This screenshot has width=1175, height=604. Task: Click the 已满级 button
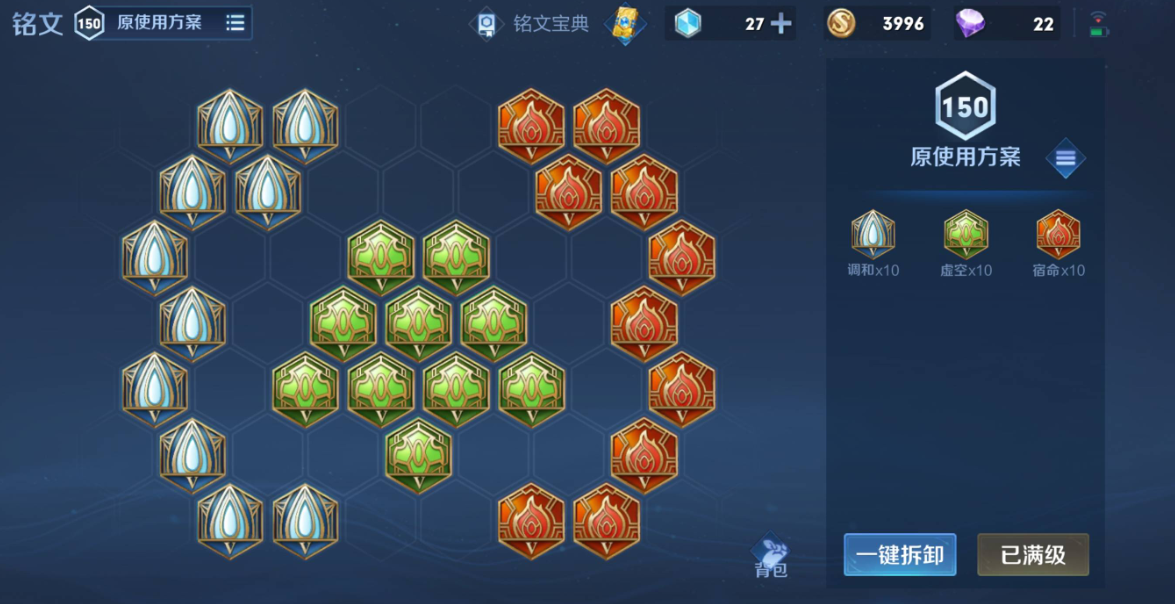tap(1032, 555)
